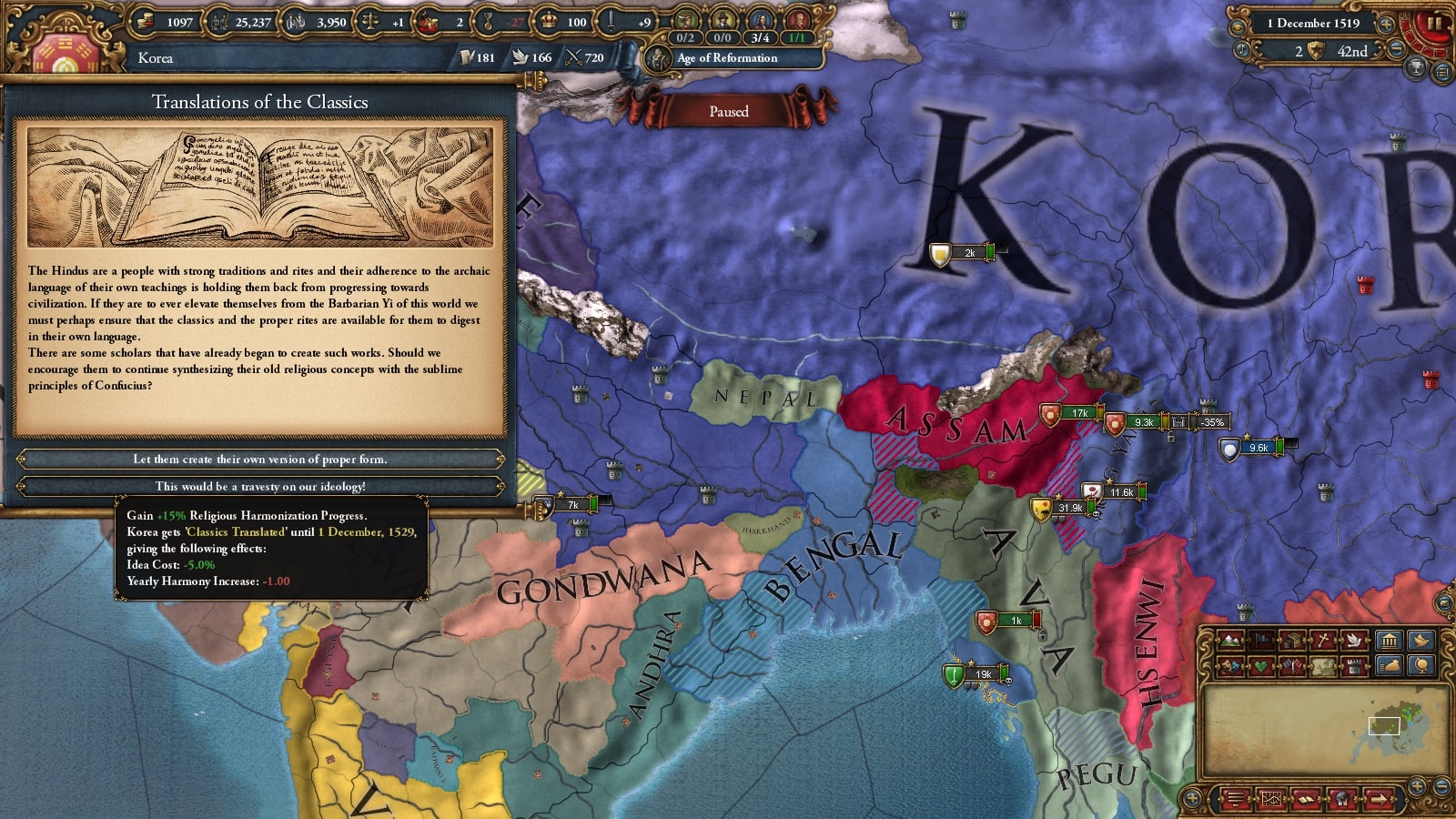Select 'This would be a travesty' option
This screenshot has width=1456, height=819.
pyautogui.click(x=260, y=486)
